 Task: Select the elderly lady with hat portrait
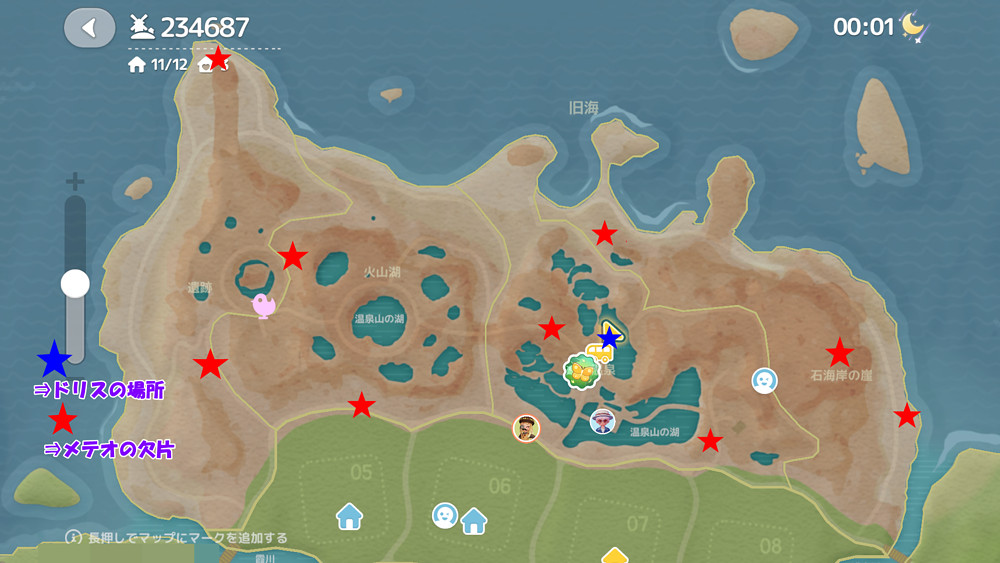pyautogui.click(x=602, y=421)
